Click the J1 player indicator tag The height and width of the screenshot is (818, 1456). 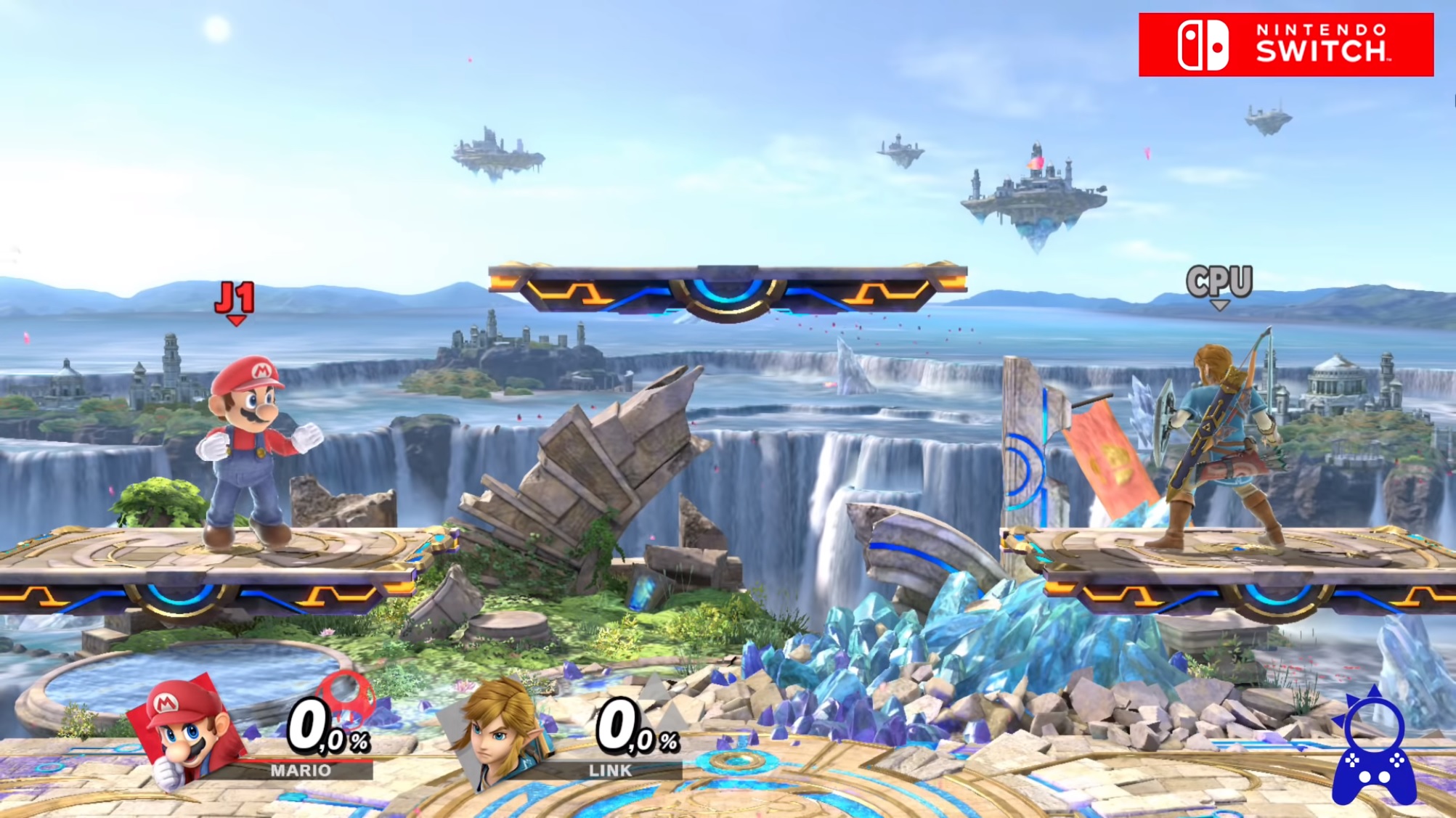pos(235,300)
